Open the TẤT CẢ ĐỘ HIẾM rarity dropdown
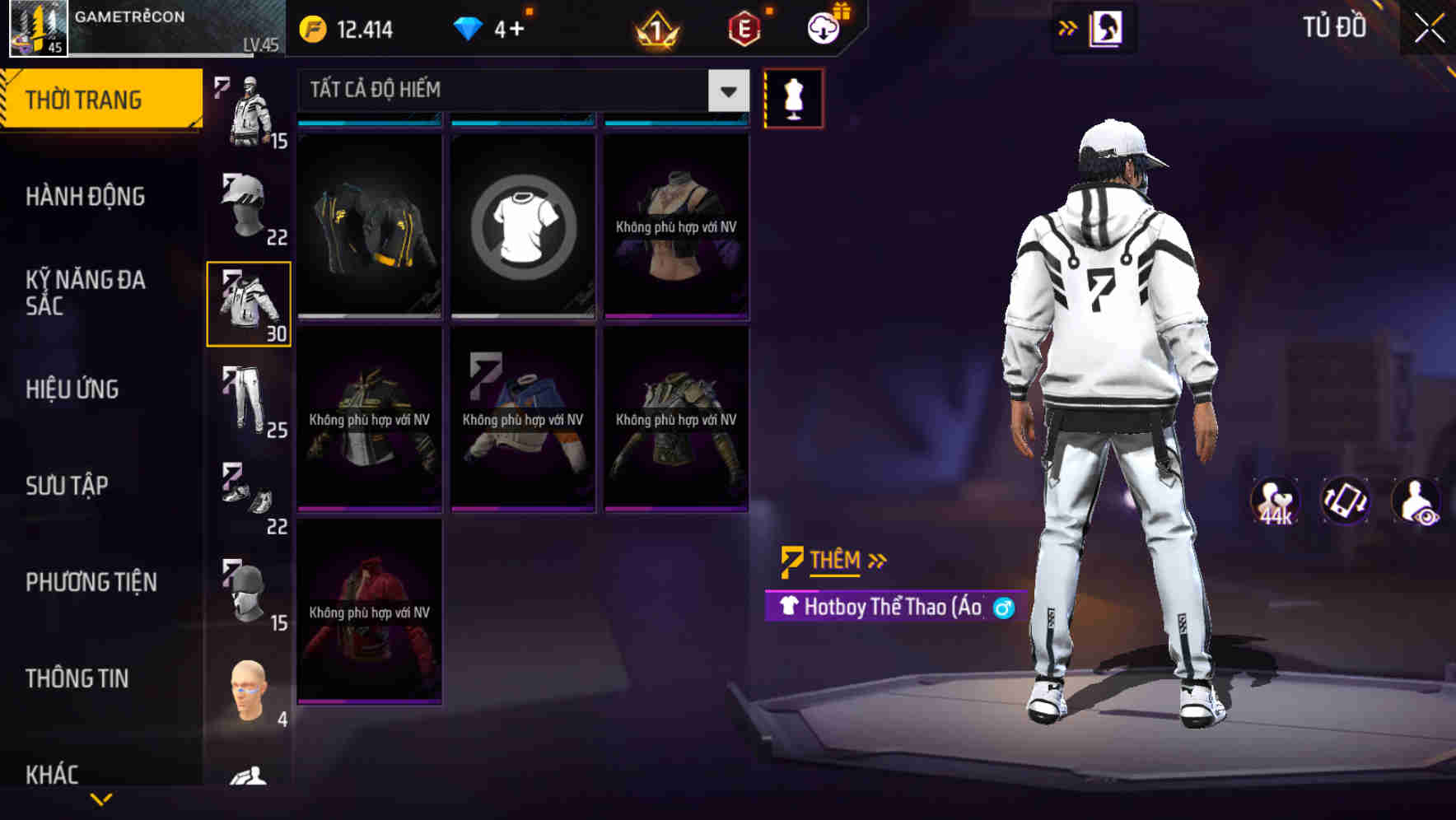The image size is (1456, 820). 519,91
